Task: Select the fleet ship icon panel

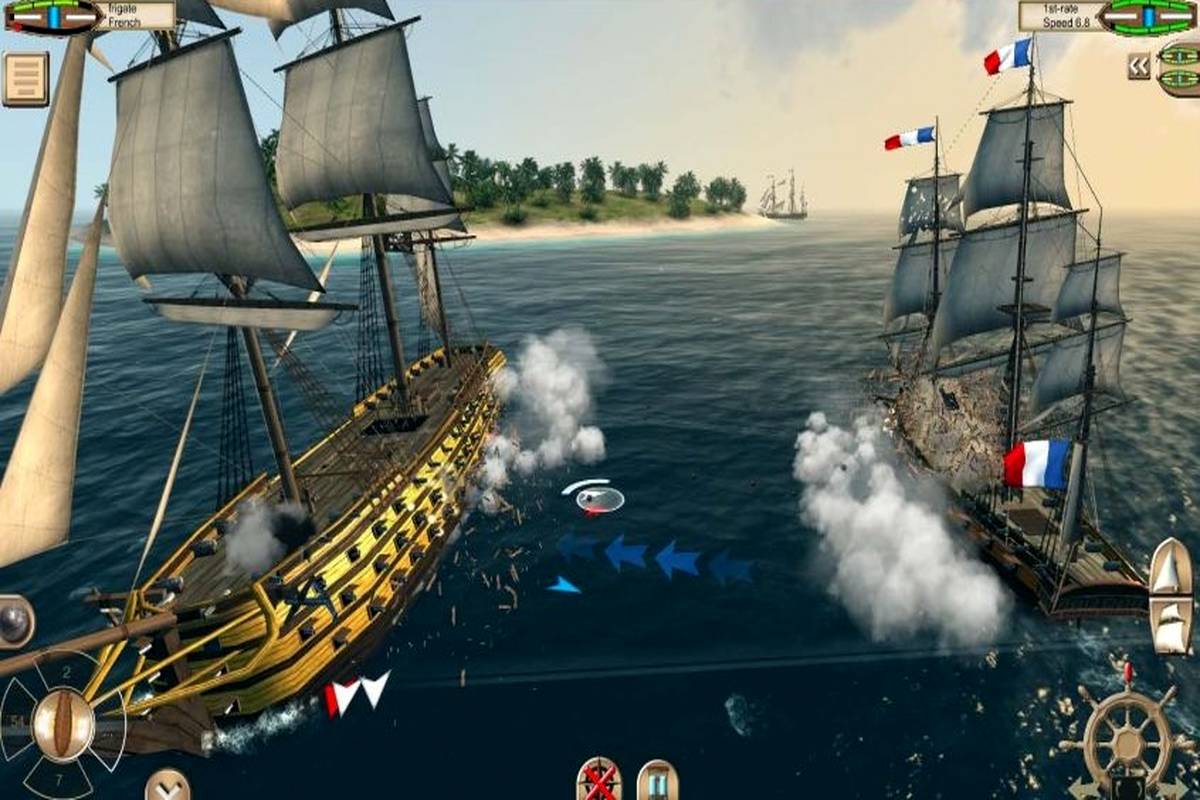Action: coord(1179,68)
